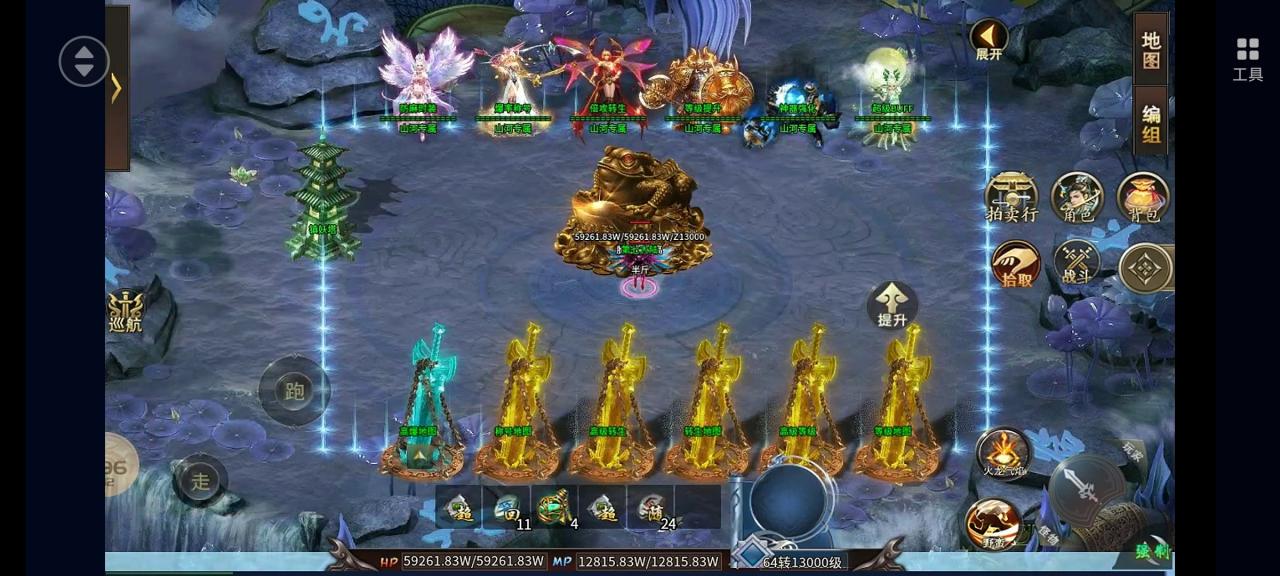Use the 回 item with count 11
The height and width of the screenshot is (576, 1280).
(507, 508)
